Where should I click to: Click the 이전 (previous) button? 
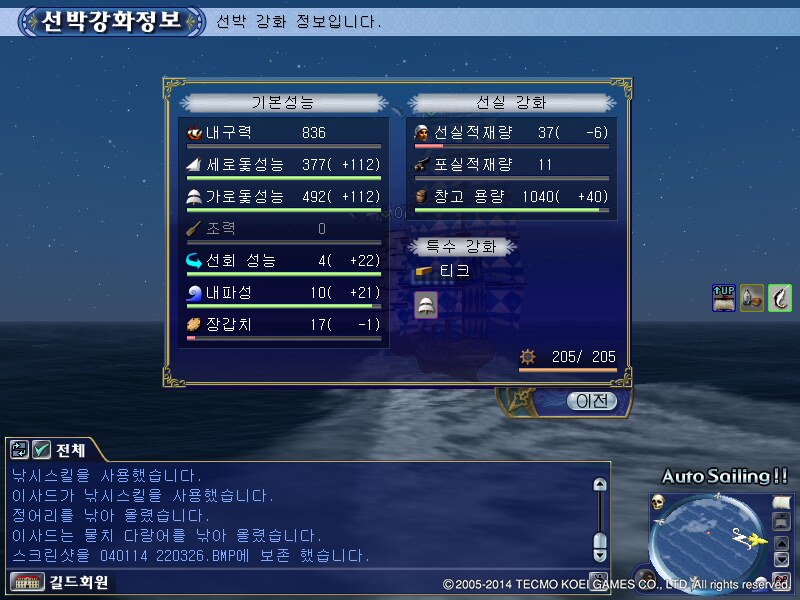[591, 401]
